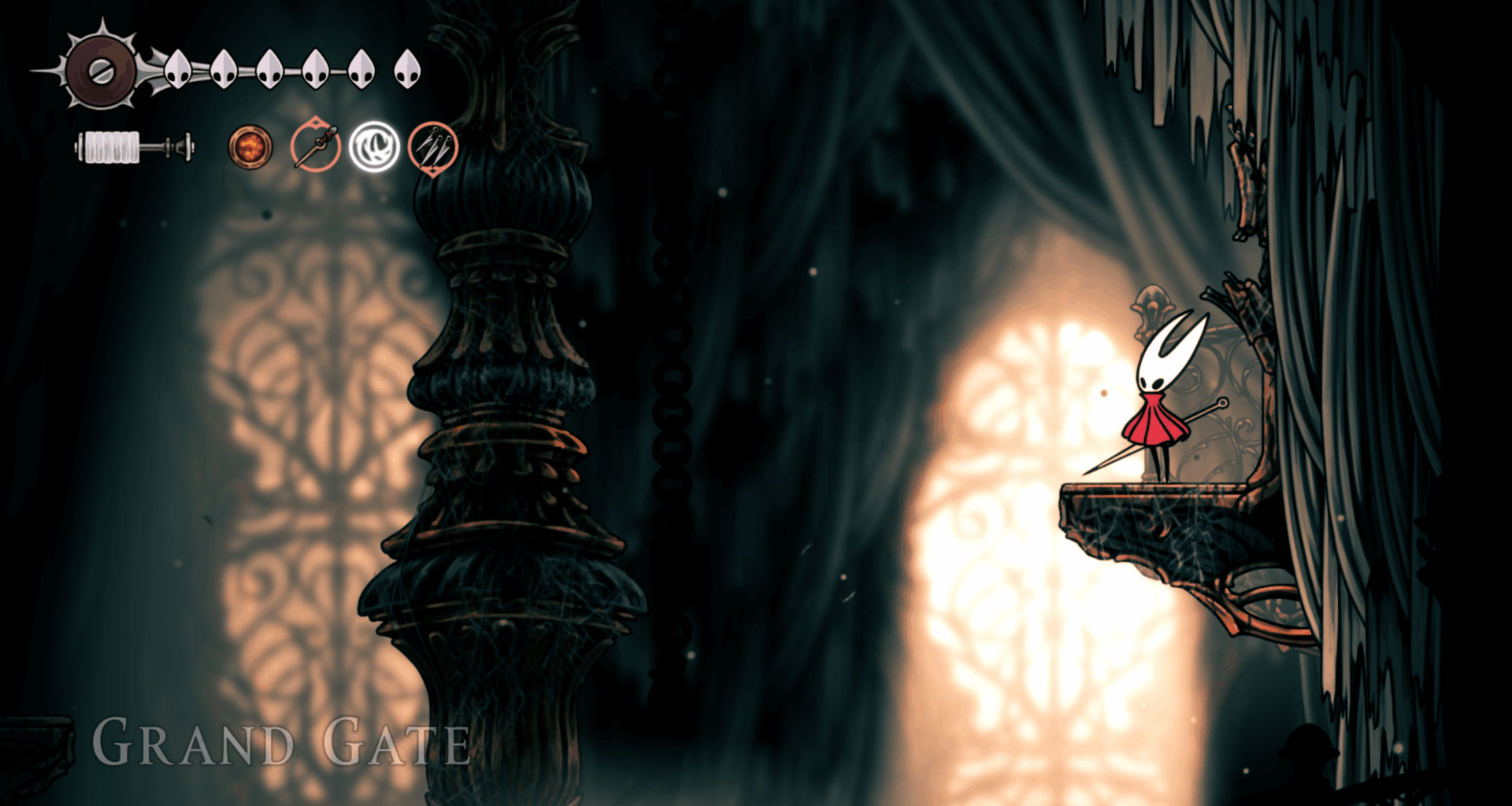Activate the wooden pin tool icon
The image size is (1512, 806).
click(x=315, y=146)
